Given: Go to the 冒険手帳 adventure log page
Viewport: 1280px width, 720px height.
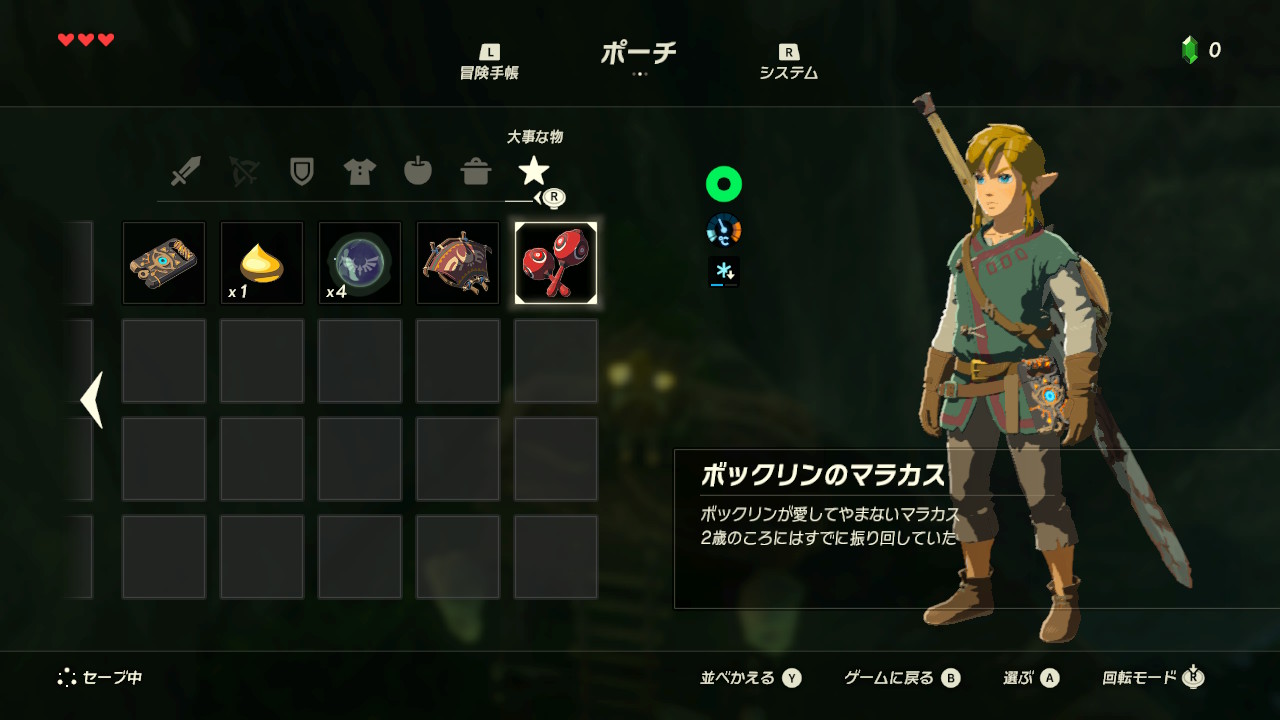Looking at the screenshot, I should click(x=489, y=63).
